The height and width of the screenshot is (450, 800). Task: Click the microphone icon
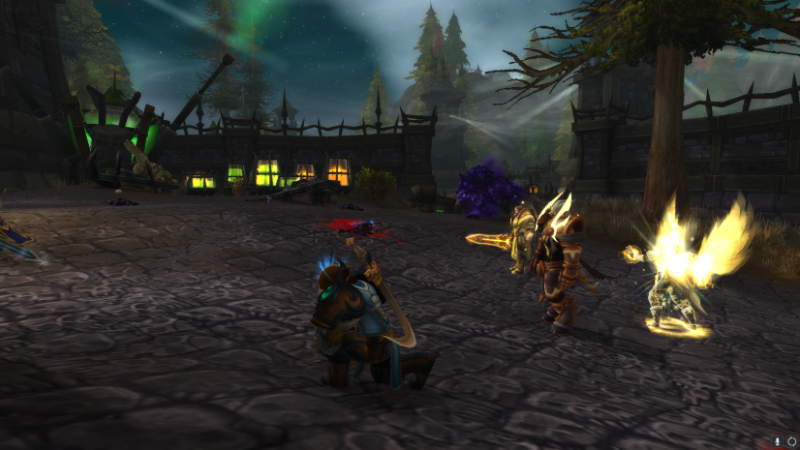click(x=777, y=440)
